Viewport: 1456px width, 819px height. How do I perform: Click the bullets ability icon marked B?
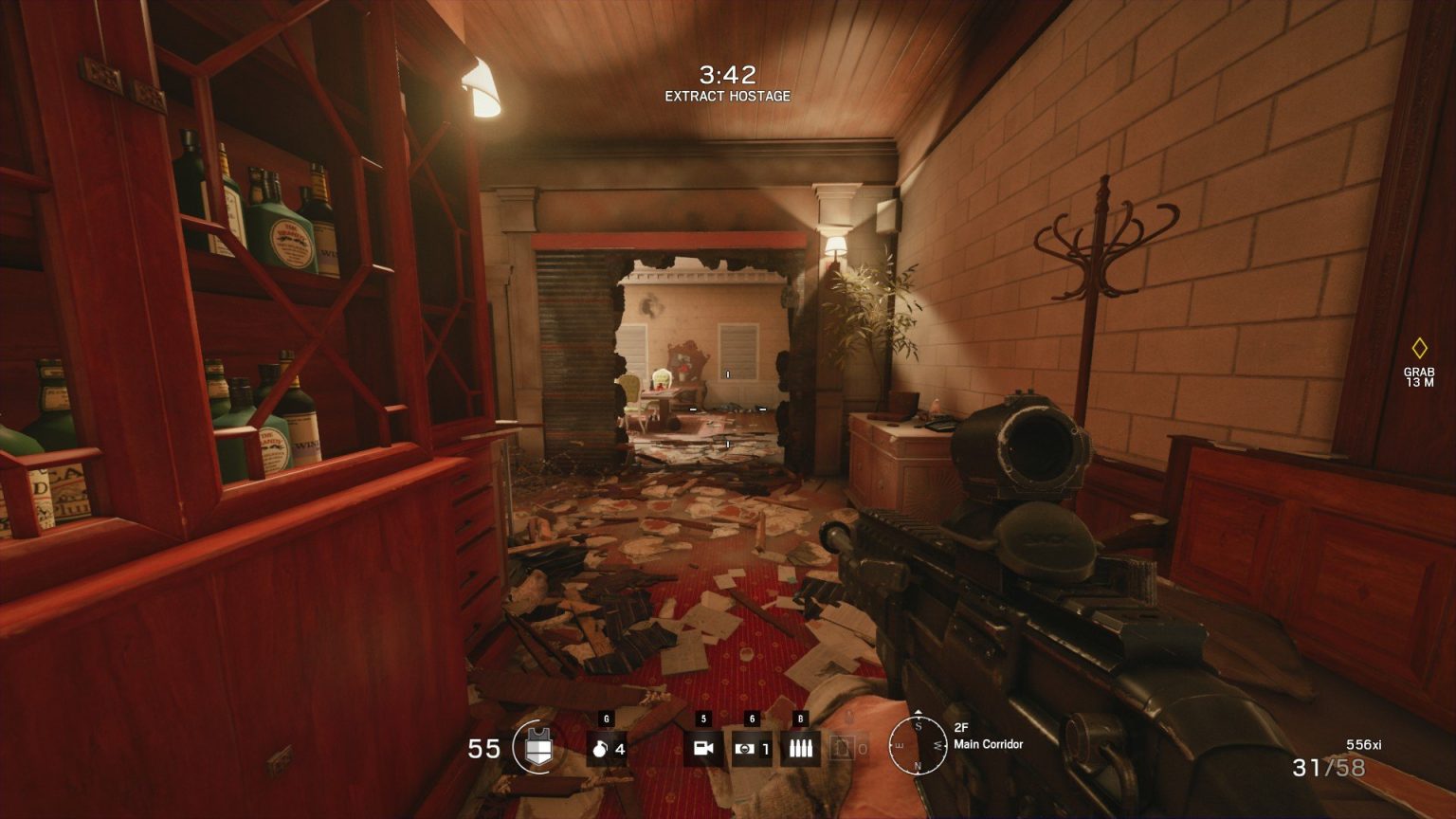point(801,747)
